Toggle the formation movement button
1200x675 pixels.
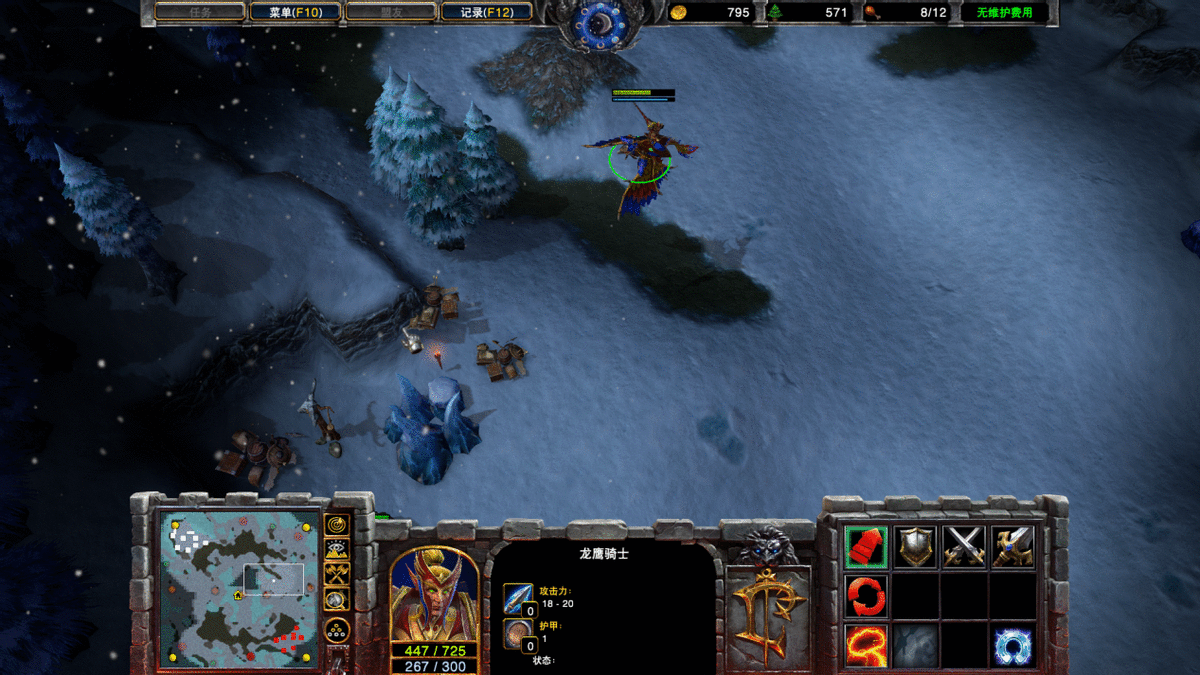click(337, 631)
